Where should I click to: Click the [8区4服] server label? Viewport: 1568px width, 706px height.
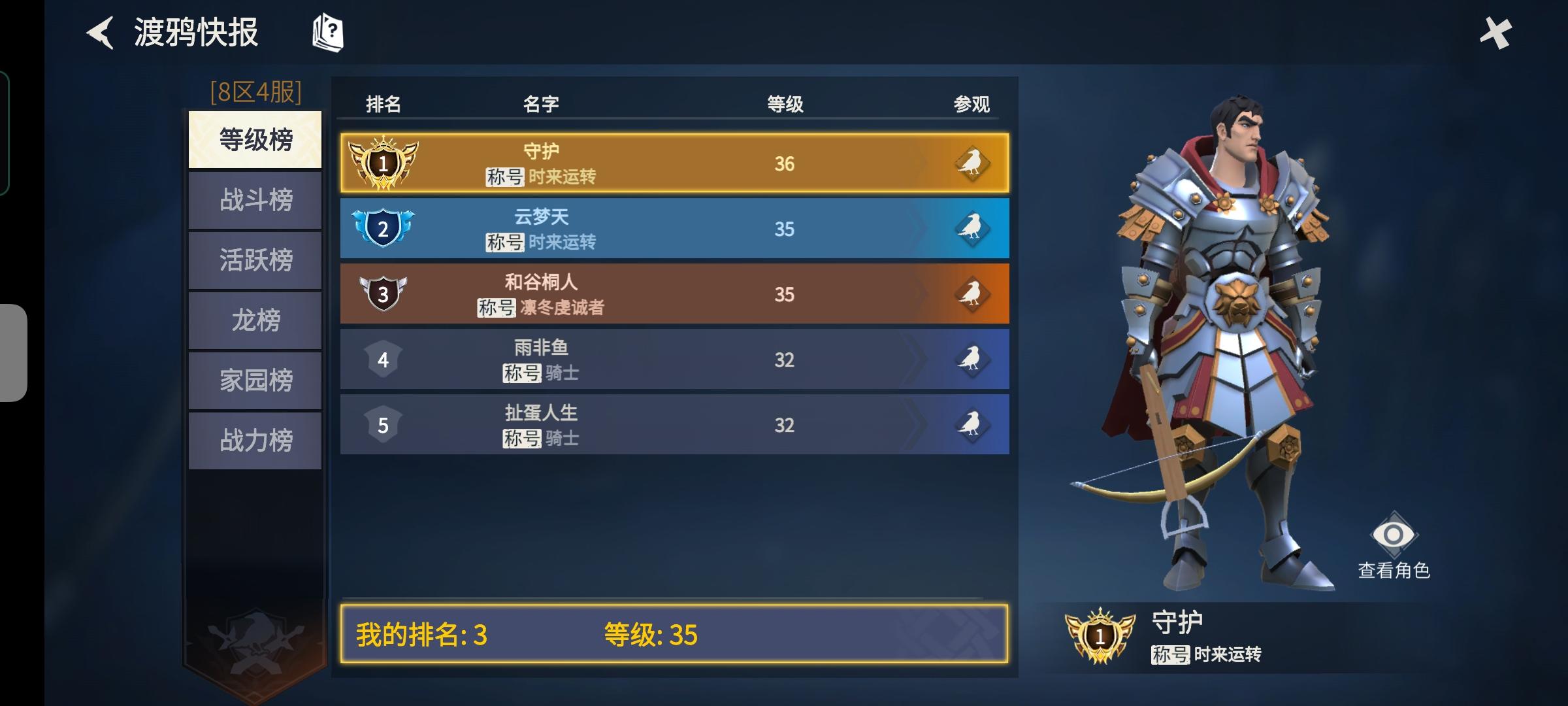(255, 93)
